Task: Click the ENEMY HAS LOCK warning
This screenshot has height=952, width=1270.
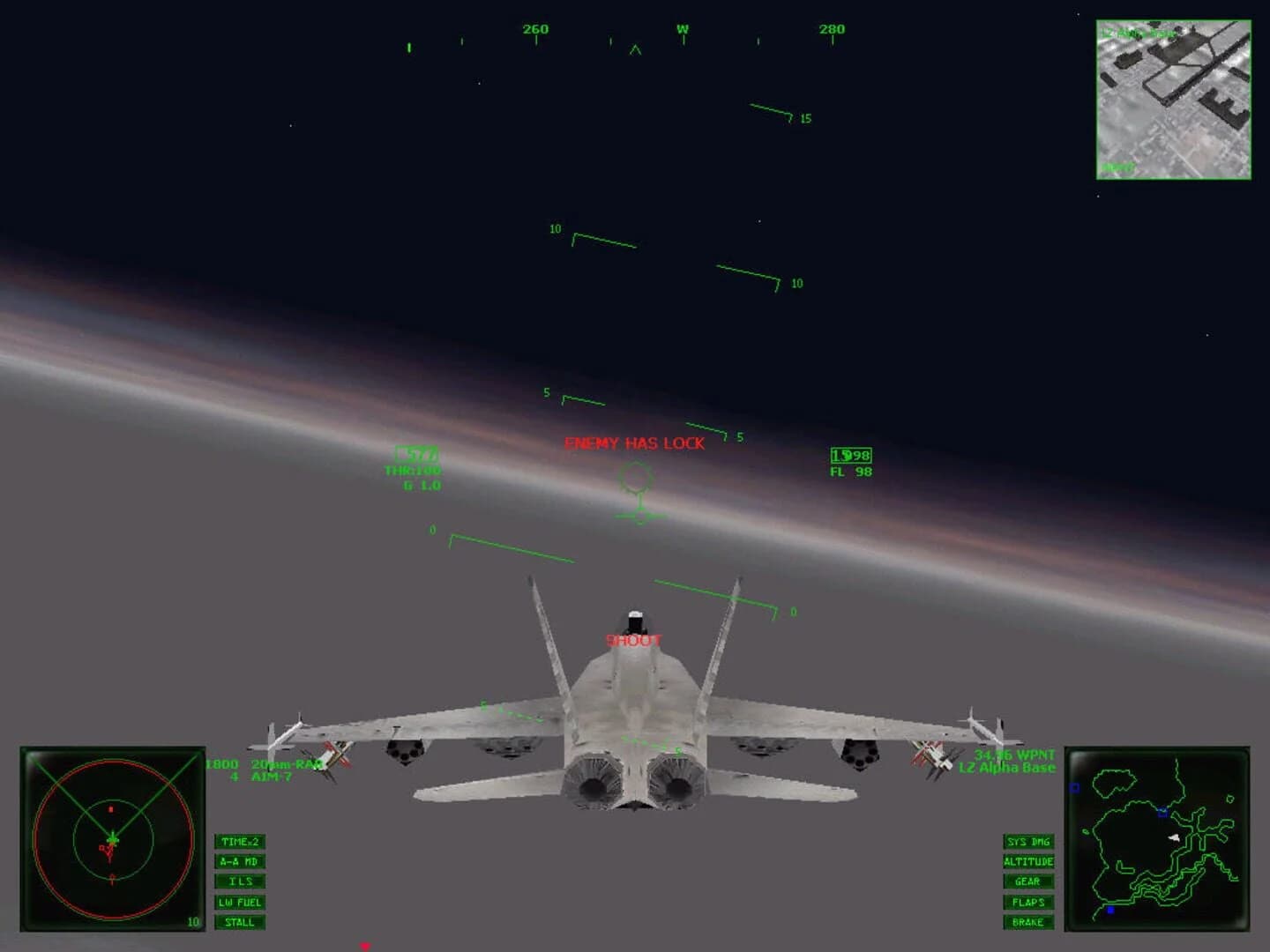Action: (x=635, y=443)
